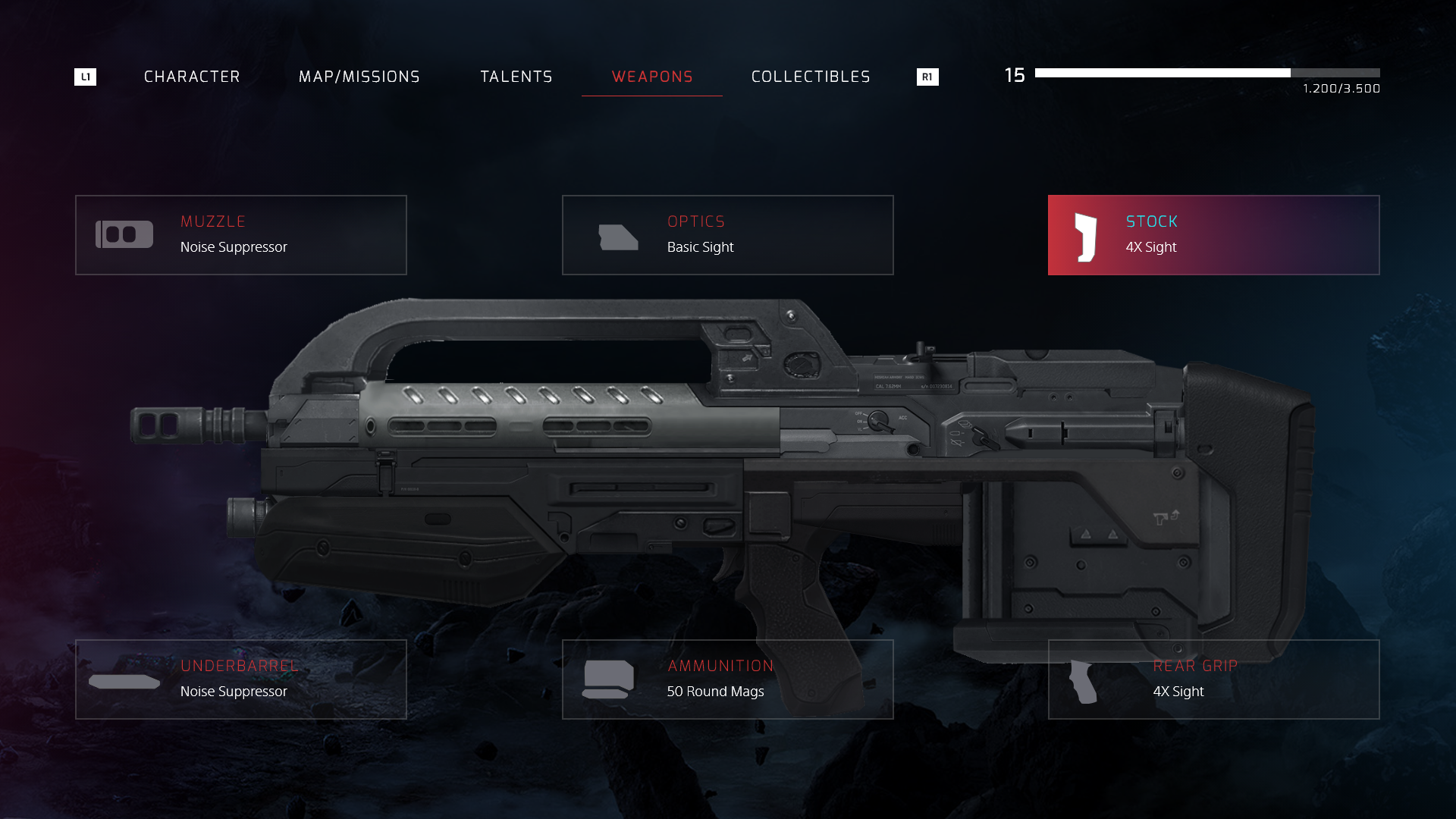Viewport: 1456px width, 819px height.
Task: Open the Map/Missions tab
Action: (359, 77)
